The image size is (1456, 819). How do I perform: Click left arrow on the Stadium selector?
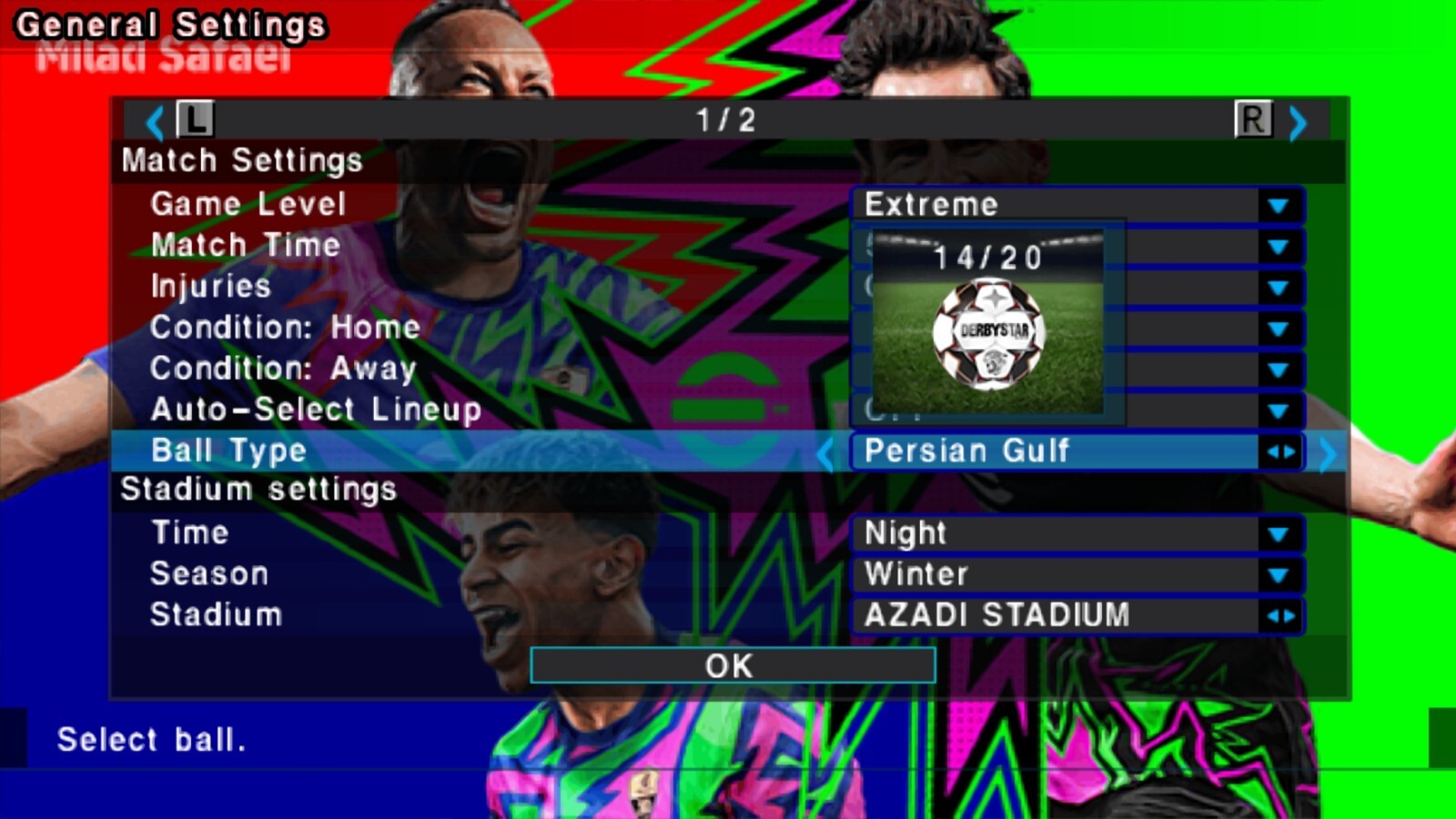point(1274,616)
